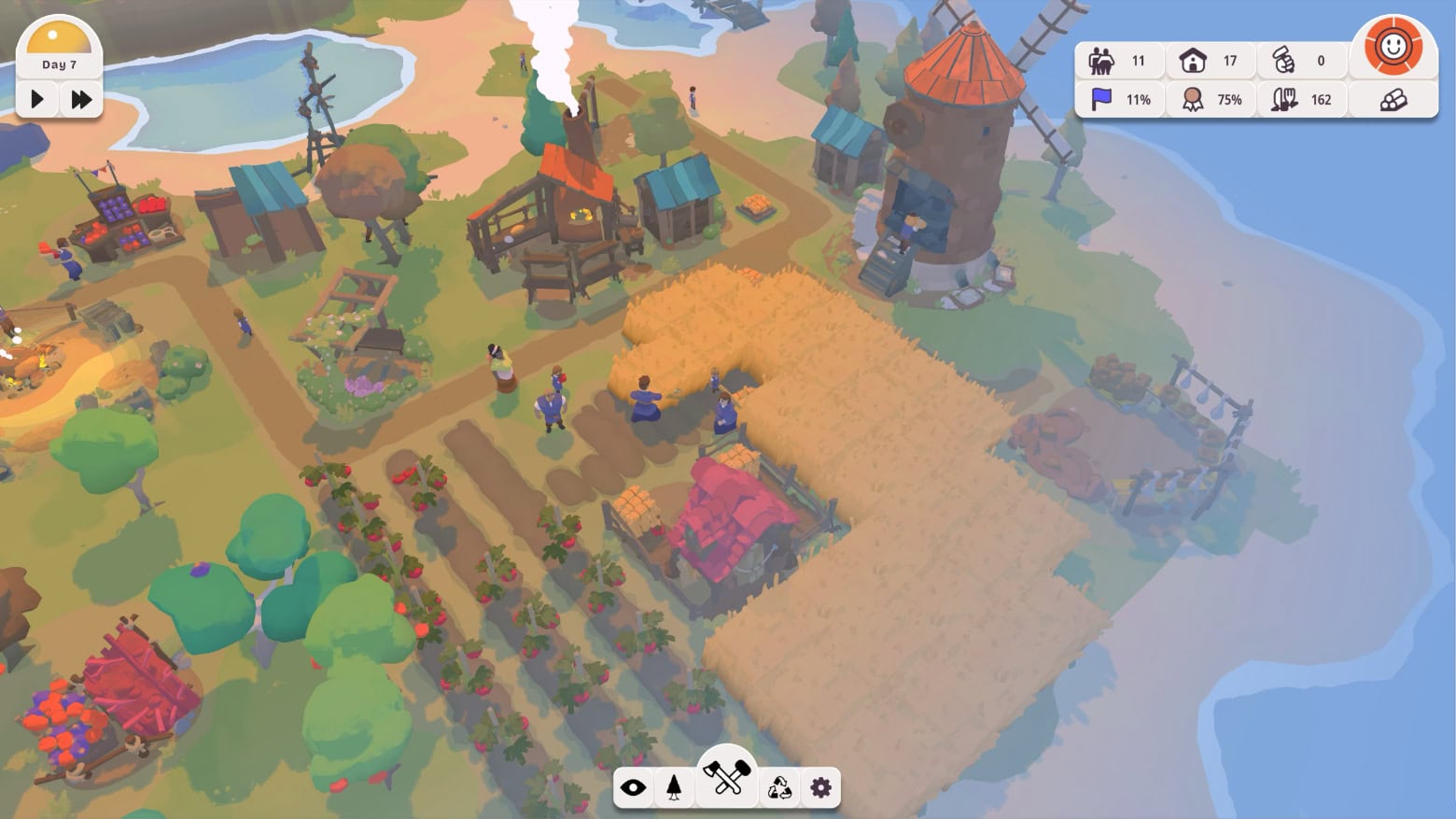1456x819 pixels.
Task: Select the pine tree tool
Action: click(674, 788)
